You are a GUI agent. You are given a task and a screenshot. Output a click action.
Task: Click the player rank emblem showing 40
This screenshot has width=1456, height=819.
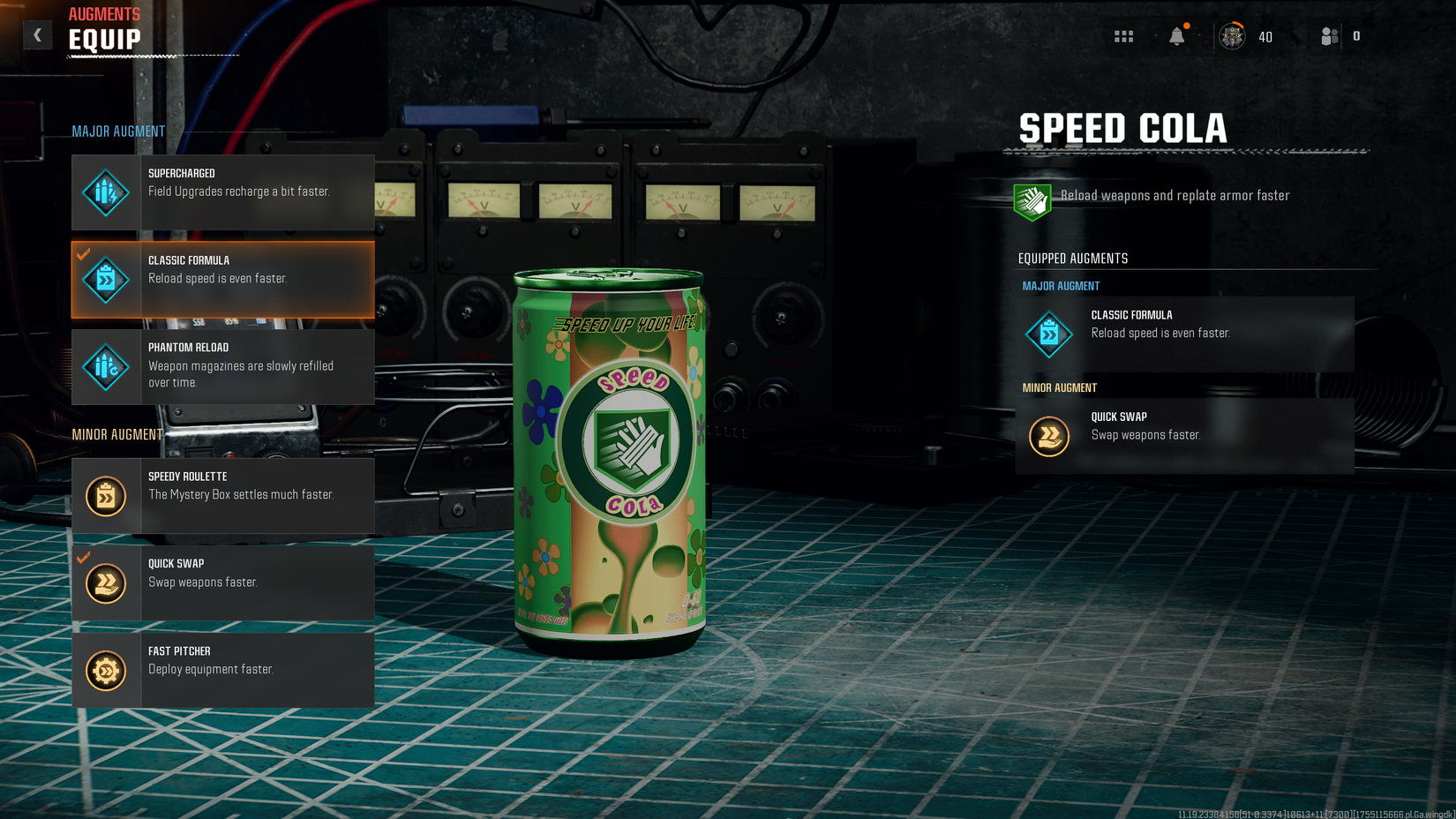[1231, 36]
